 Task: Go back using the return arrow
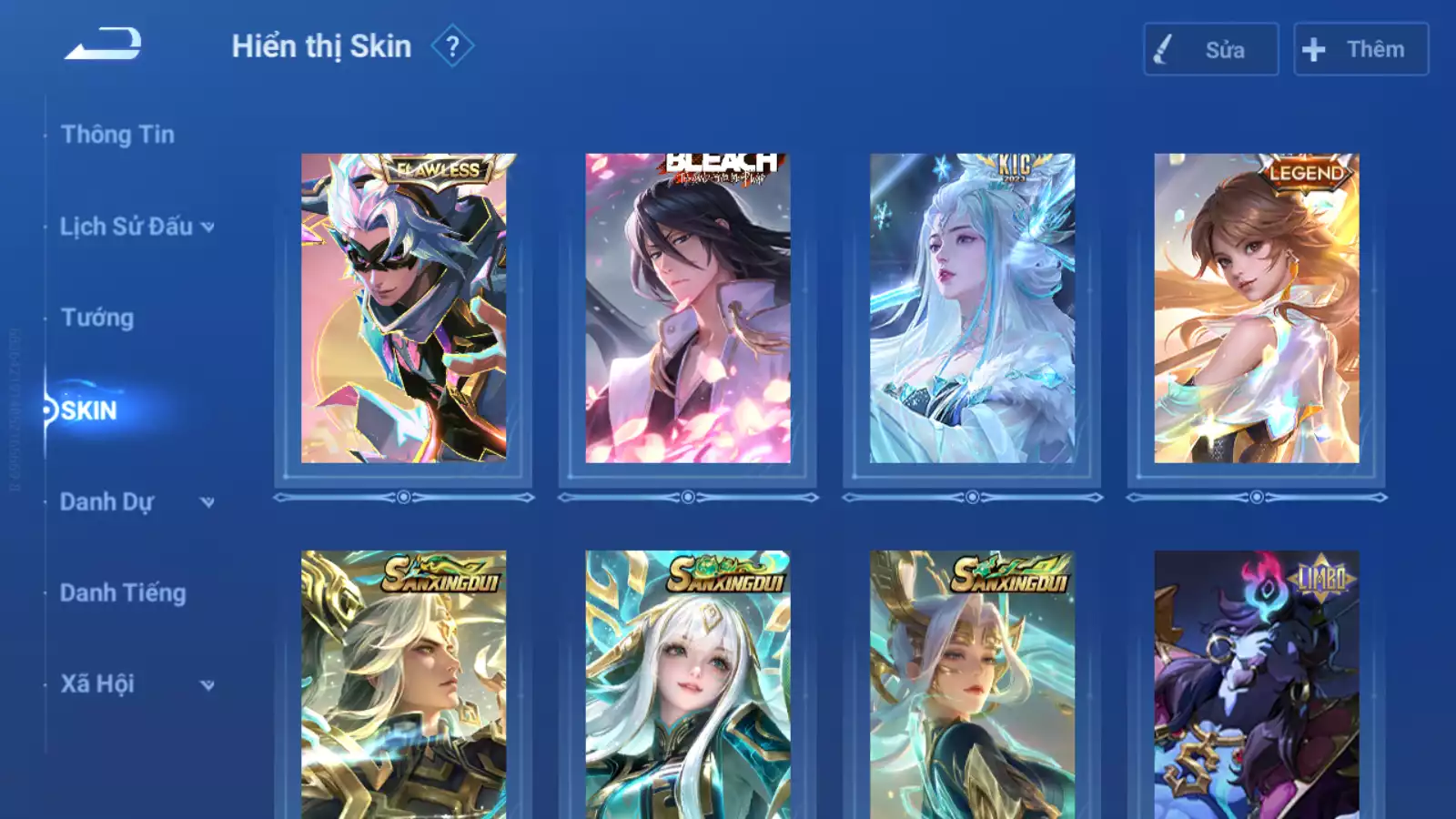click(103, 44)
